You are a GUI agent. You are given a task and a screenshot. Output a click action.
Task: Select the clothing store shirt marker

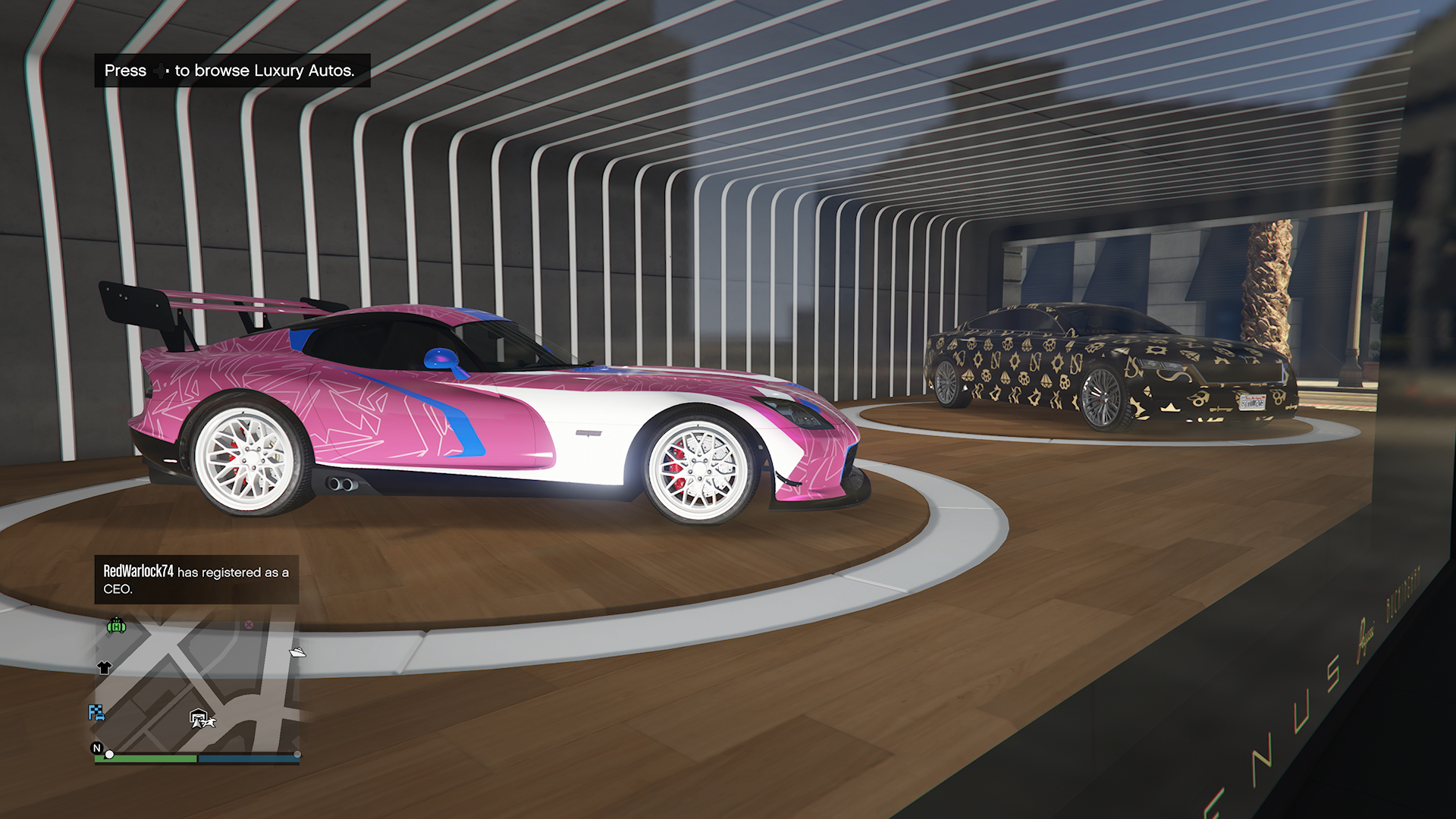click(x=105, y=668)
